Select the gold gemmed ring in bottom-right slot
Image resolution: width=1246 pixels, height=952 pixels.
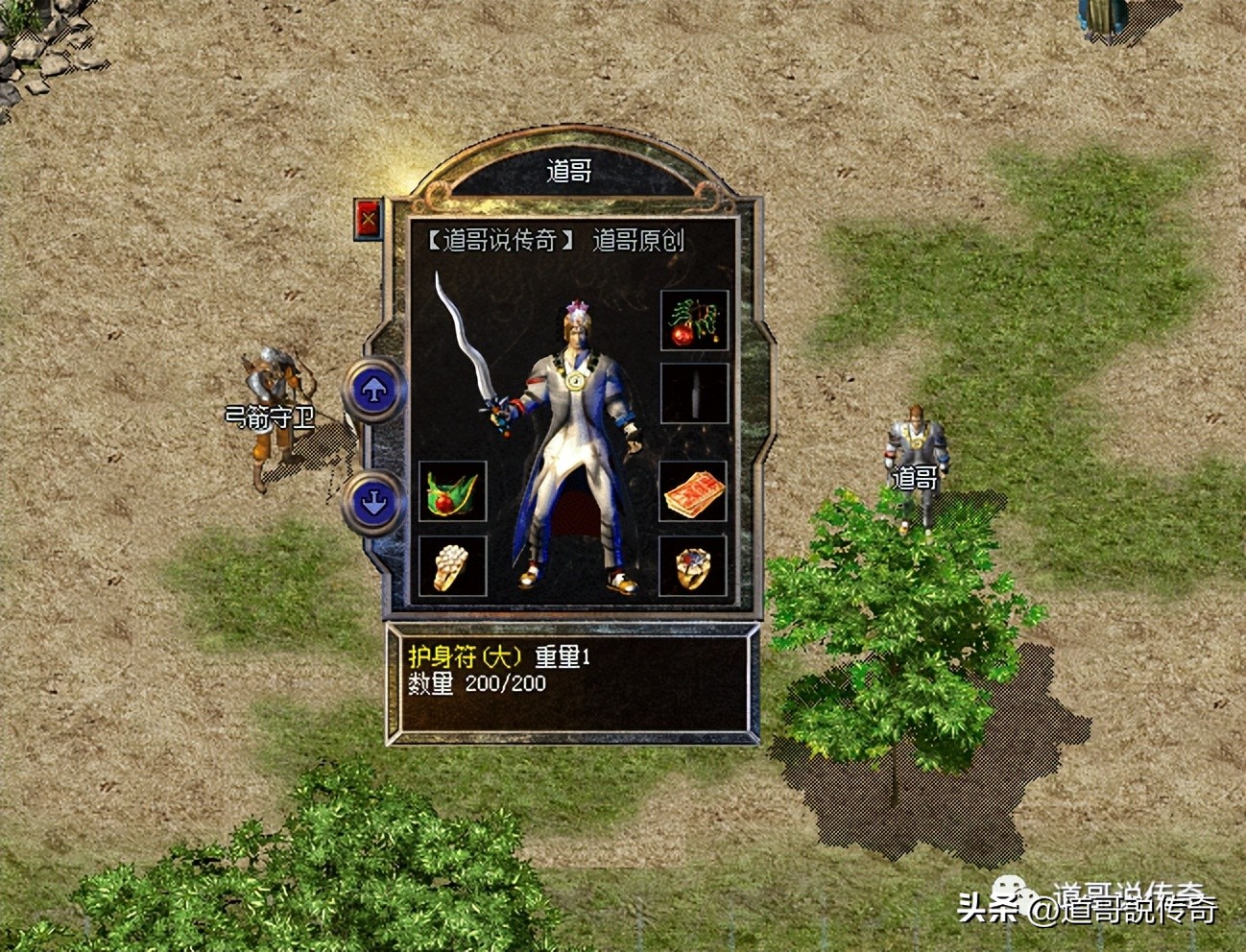(694, 566)
